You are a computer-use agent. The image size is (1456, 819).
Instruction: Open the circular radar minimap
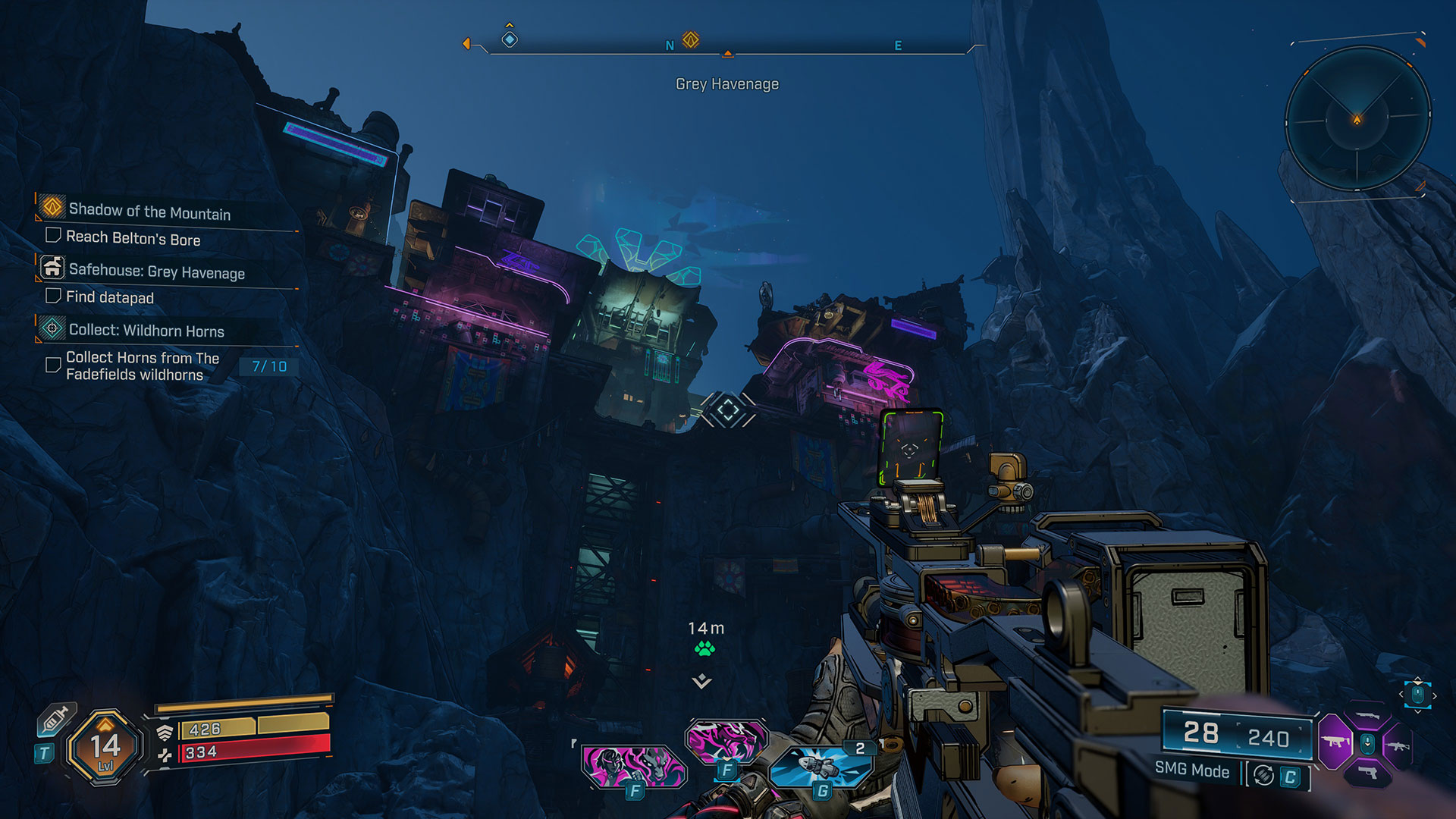pyautogui.click(x=1357, y=119)
